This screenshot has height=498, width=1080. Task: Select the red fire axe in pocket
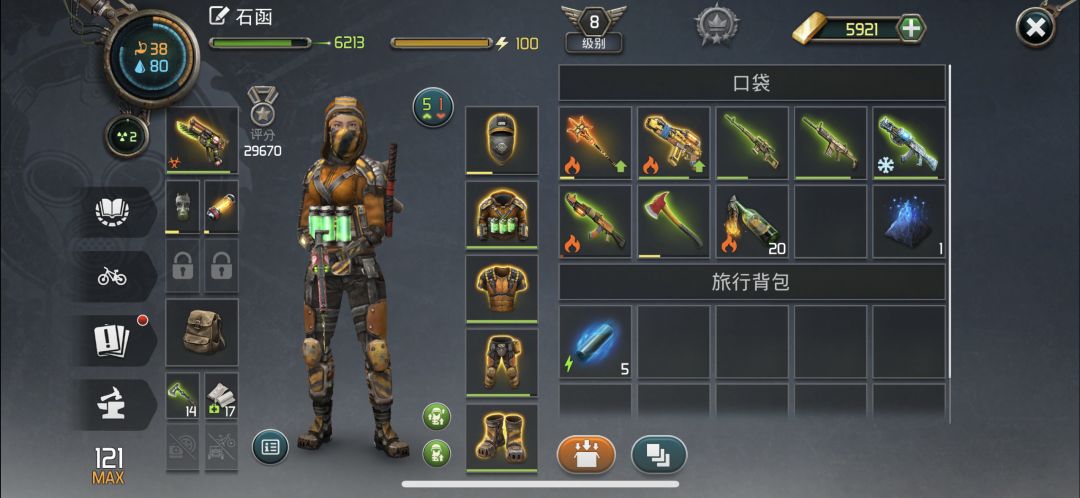[x=673, y=221]
